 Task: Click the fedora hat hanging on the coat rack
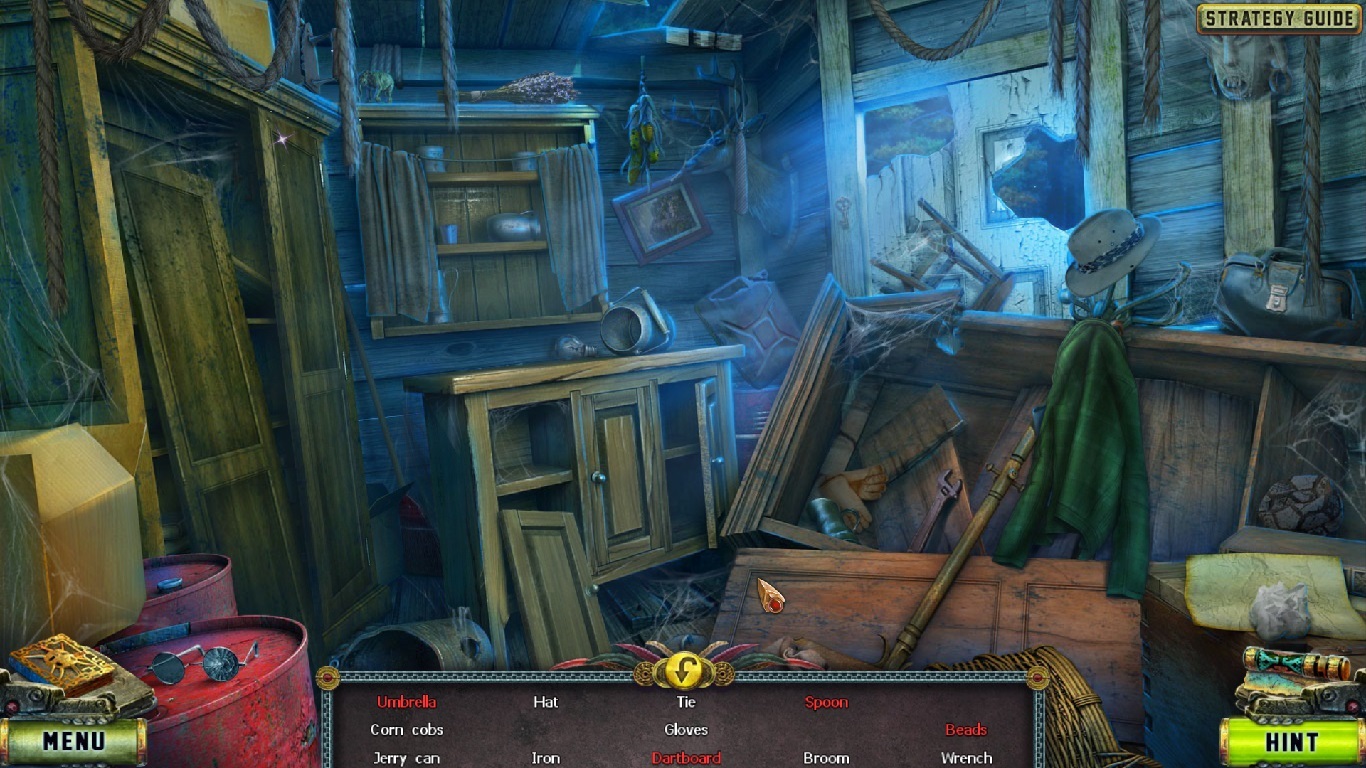coord(1106,243)
